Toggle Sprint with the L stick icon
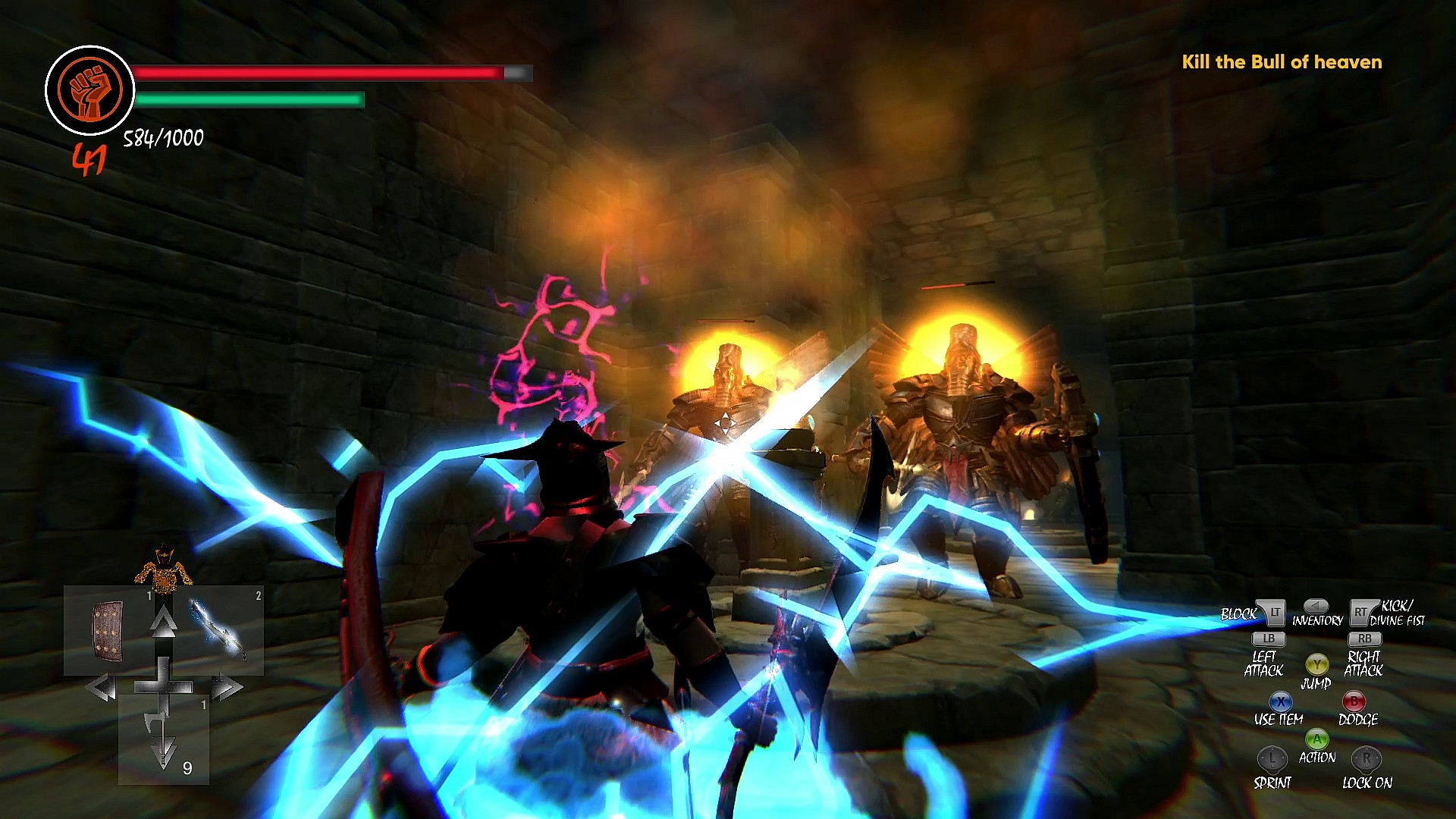Image resolution: width=1456 pixels, height=819 pixels. [x=1272, y=760]
